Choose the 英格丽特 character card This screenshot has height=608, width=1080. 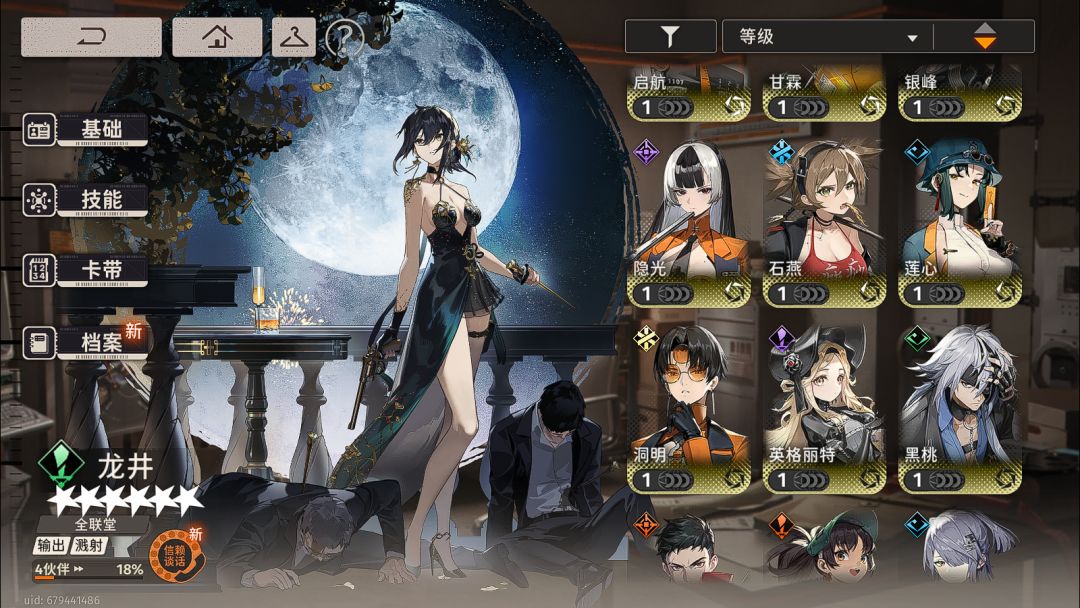[824, 412]
